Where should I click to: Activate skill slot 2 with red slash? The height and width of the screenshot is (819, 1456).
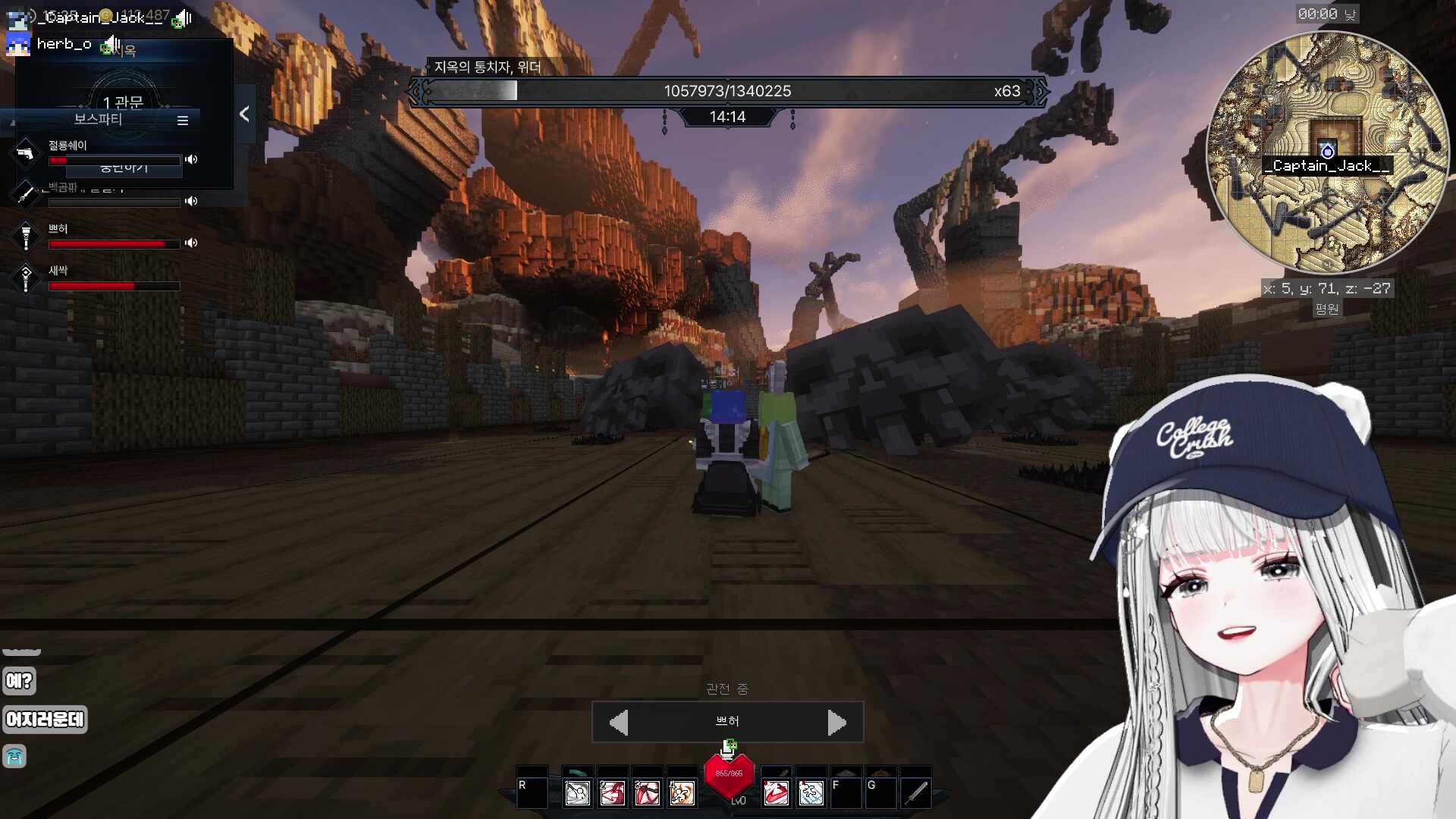coord(612,793)
